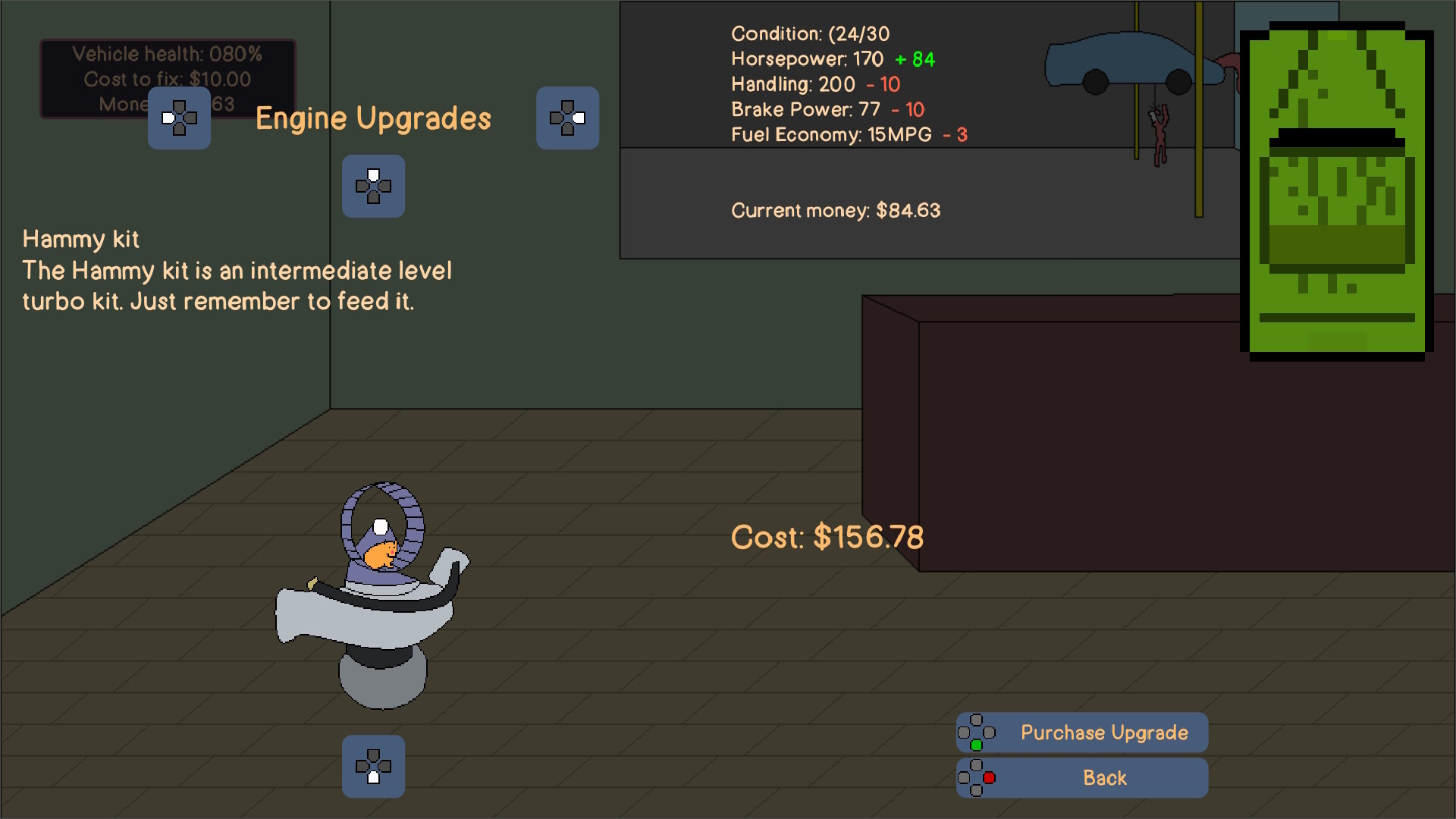Click the Condition (24/30) stat
This screenshot has height=819, width=1456.
pyautogui.click(x=809, y=33)
